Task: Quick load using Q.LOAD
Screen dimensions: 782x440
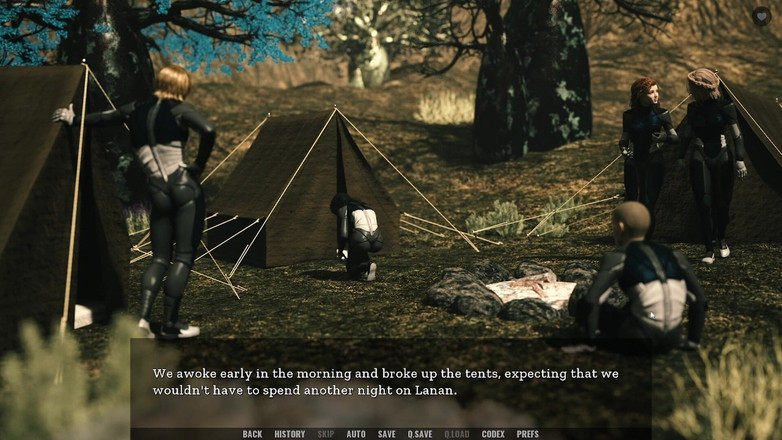Action: 456,434
